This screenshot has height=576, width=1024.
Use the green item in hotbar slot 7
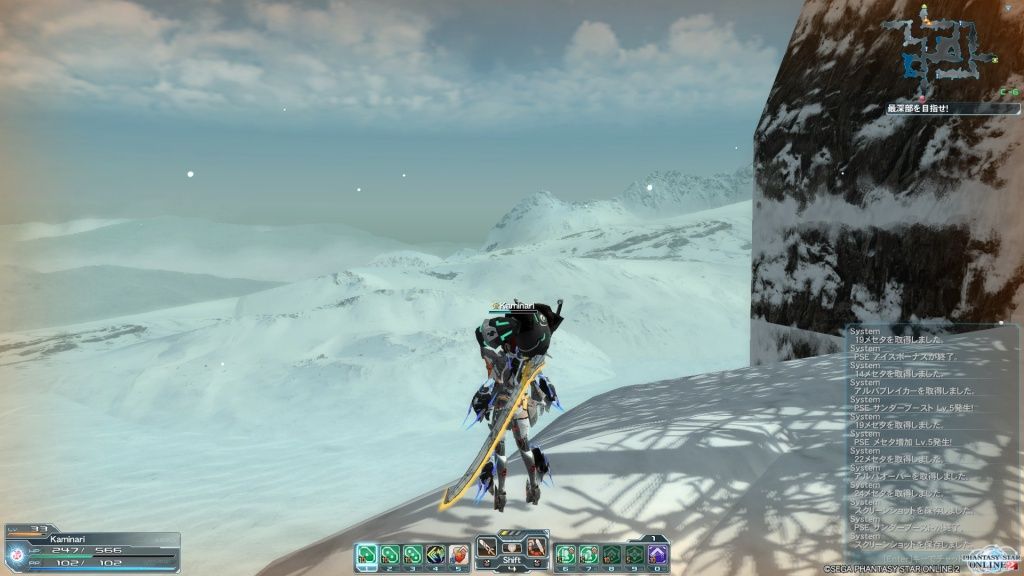589,553
